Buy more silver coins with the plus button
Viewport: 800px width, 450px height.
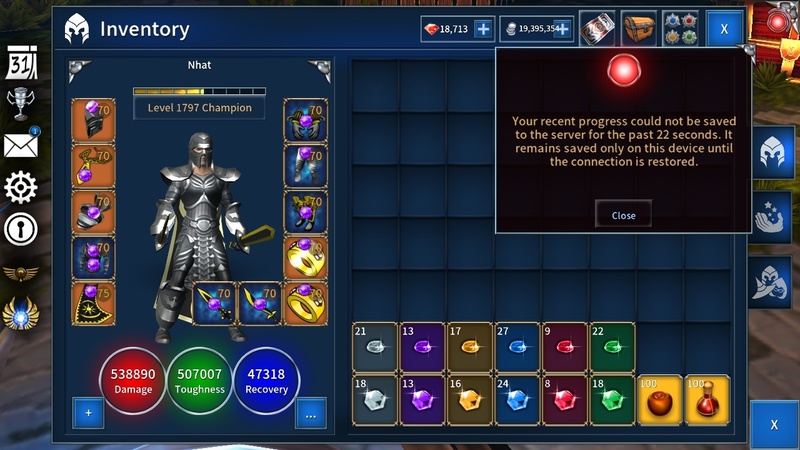tap(563, 30)
